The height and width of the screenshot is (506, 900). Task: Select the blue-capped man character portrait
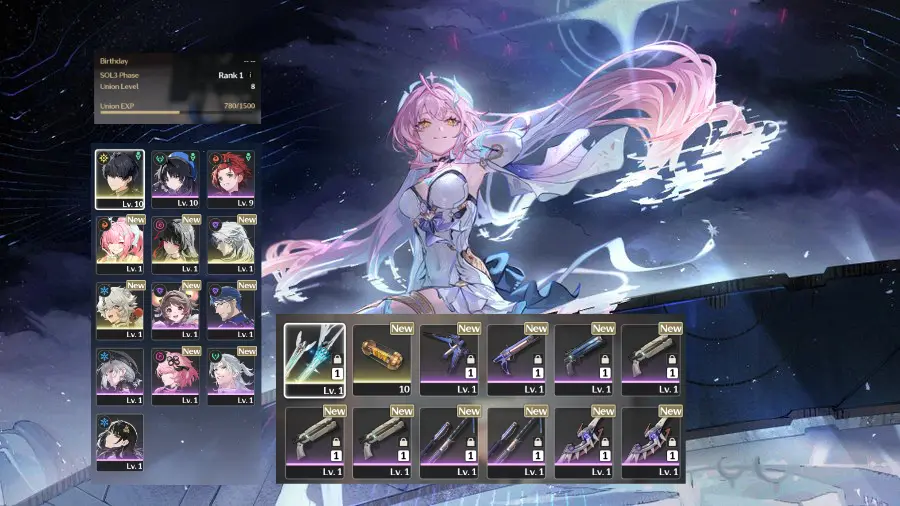(x=232, y=310)
